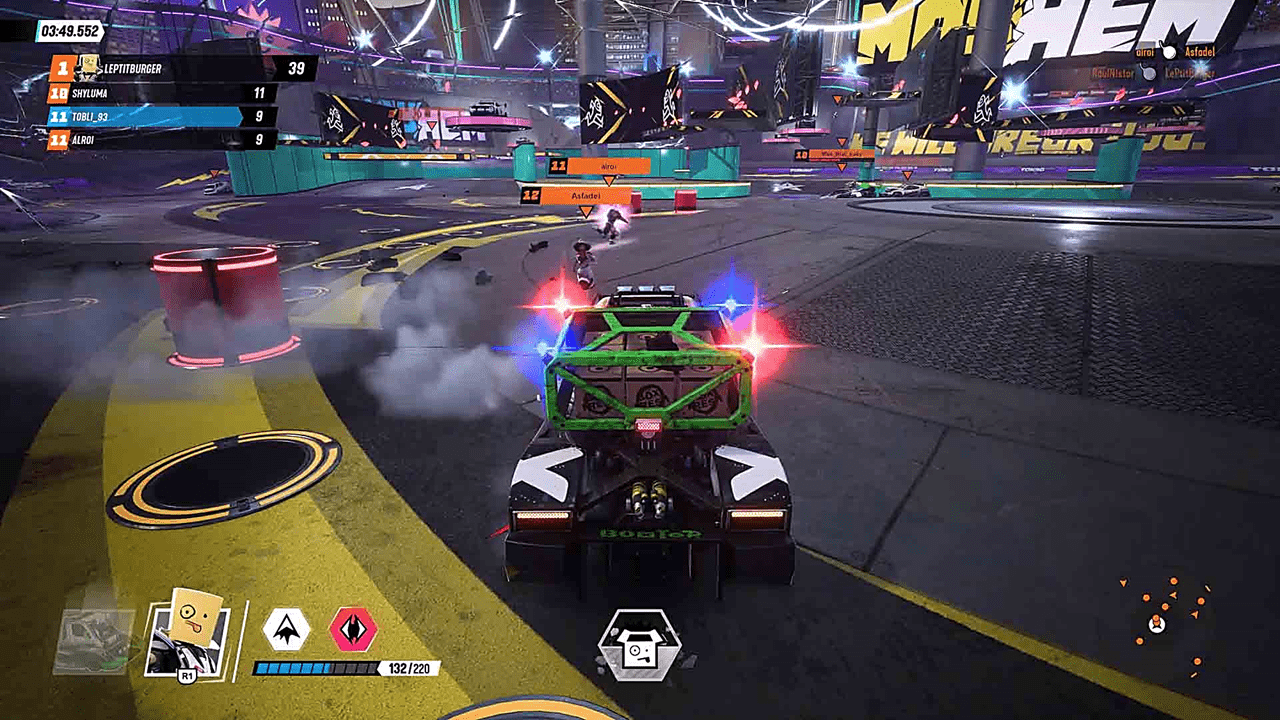Image resolution: width=1280 pixels, height=720 pixels.
Task: Activate the red hexagon ability icon
Action: pos(353,629)
